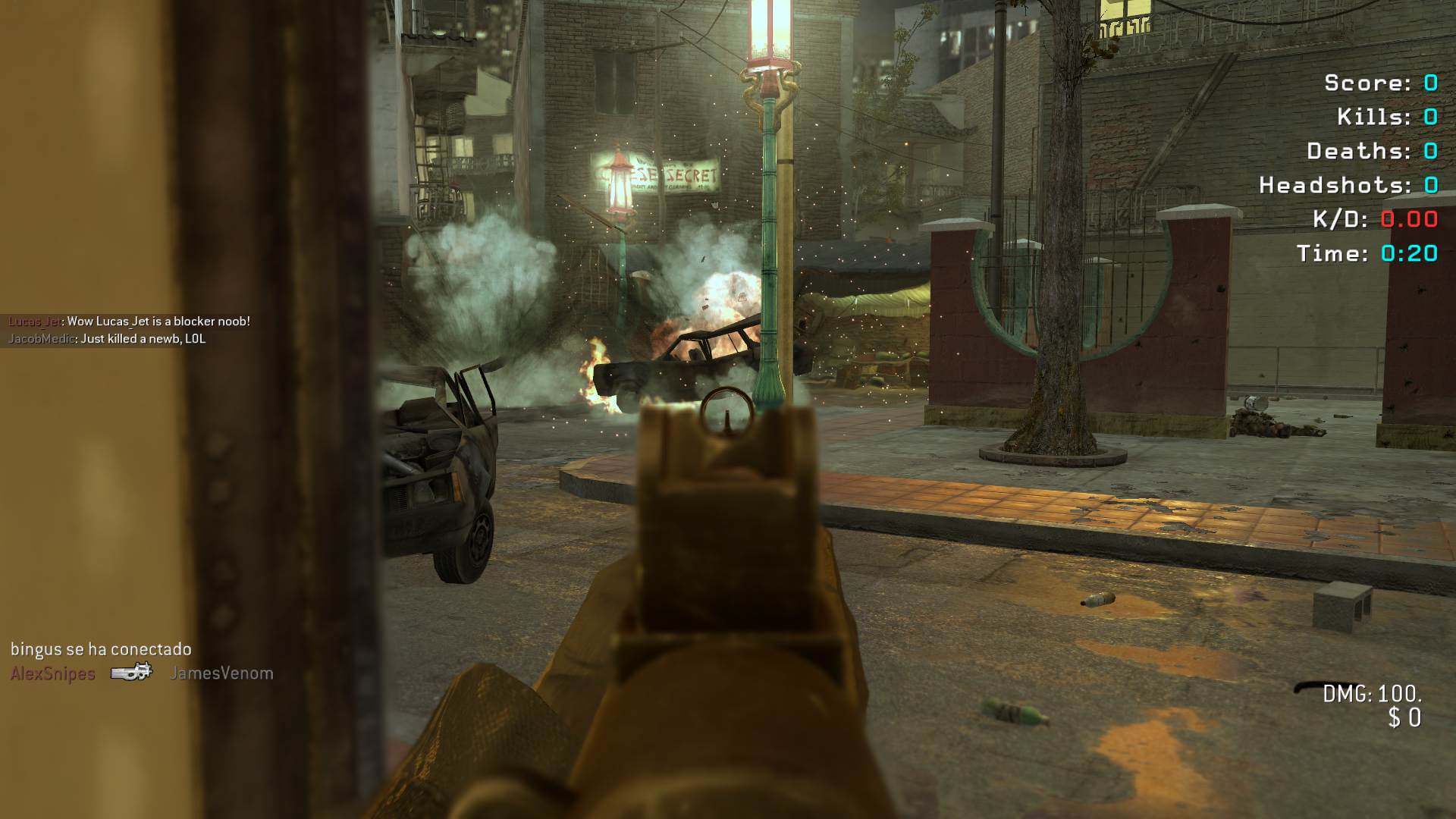Click the killfeed weapon icon

pos(132,673)
